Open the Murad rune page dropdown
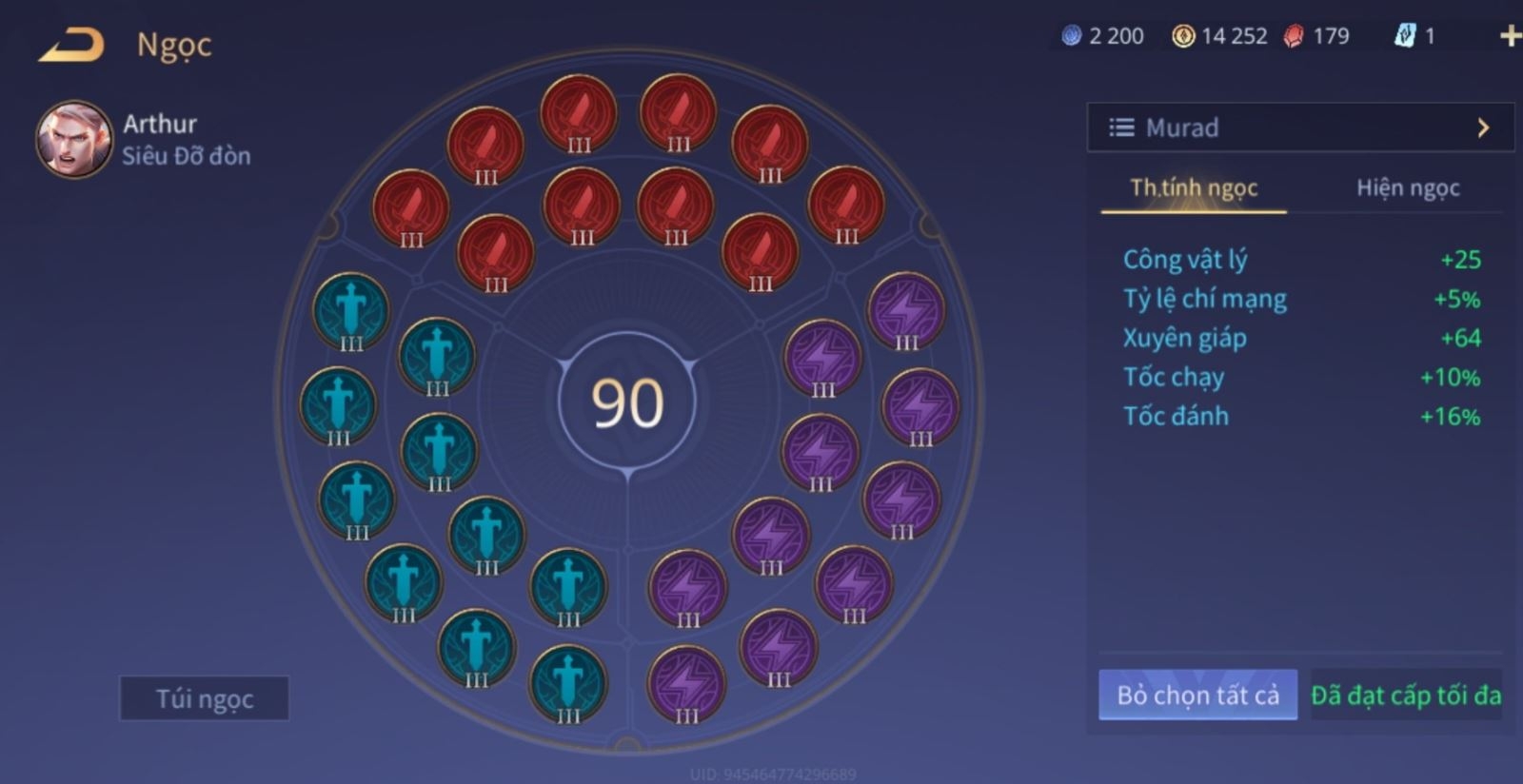Viewport: 1523px width, 784px height. [1299, 127]
